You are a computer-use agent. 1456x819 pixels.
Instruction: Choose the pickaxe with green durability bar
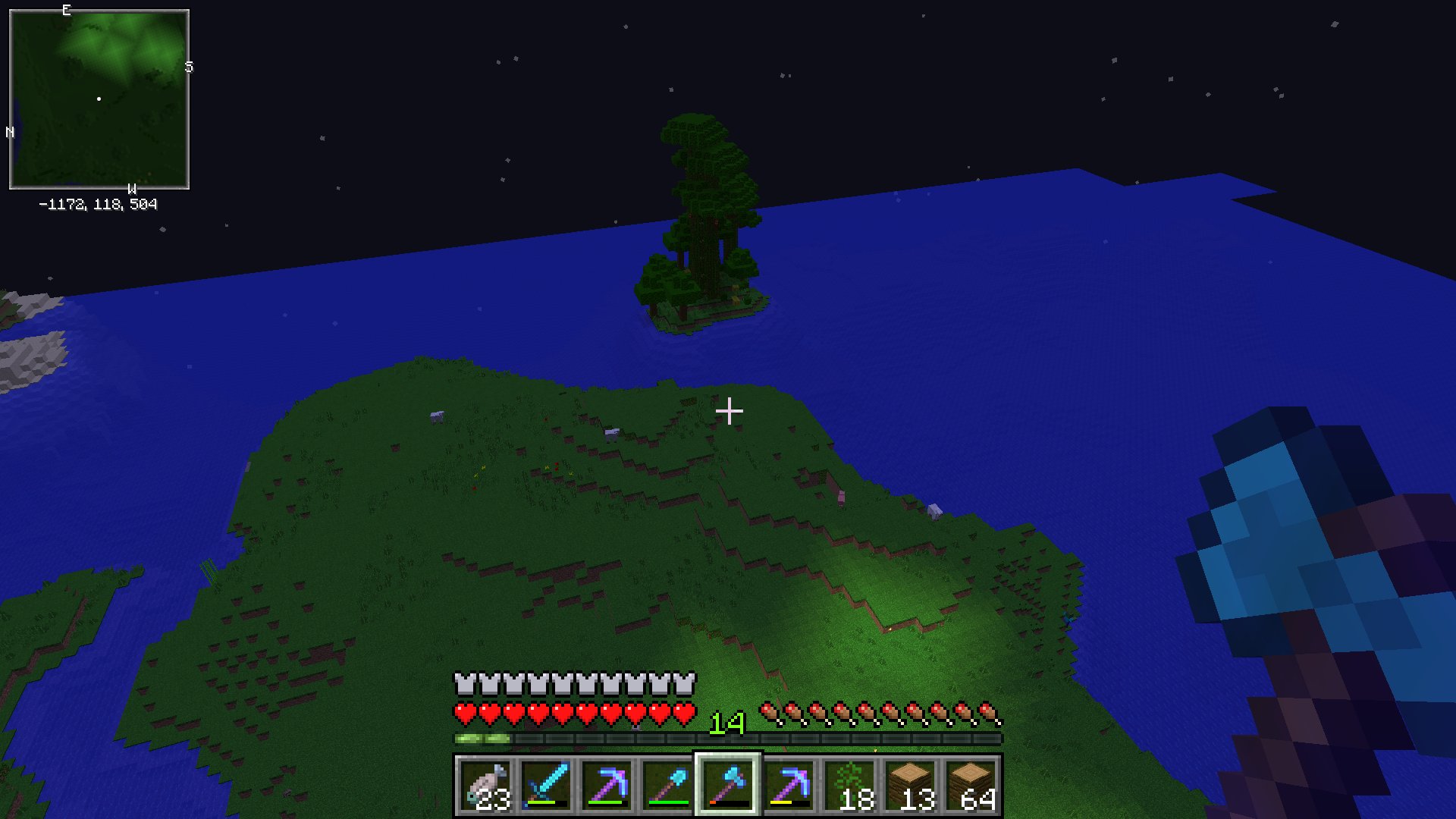coord(607,786)
